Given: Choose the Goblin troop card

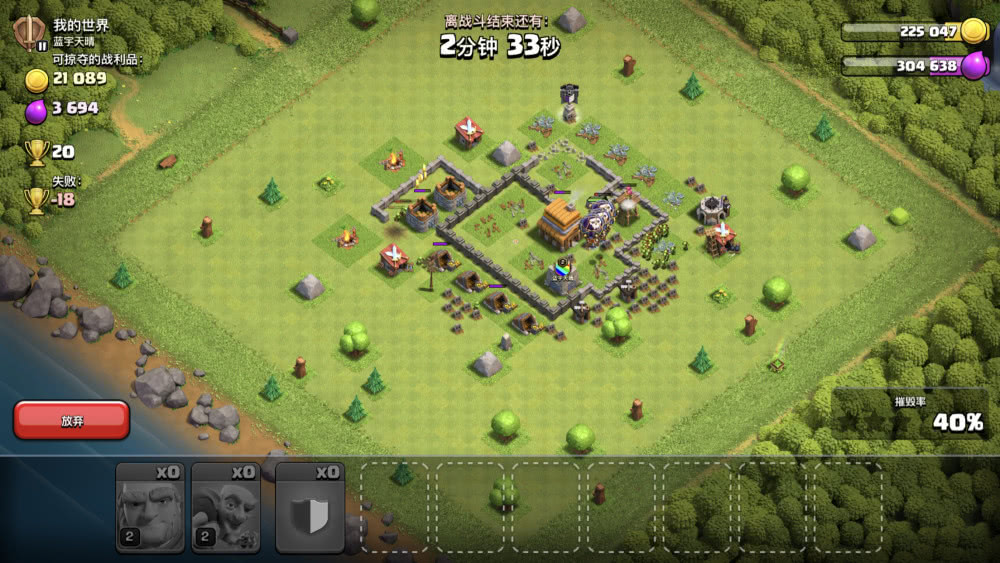Looking at the screenshot, I should 226,508.
